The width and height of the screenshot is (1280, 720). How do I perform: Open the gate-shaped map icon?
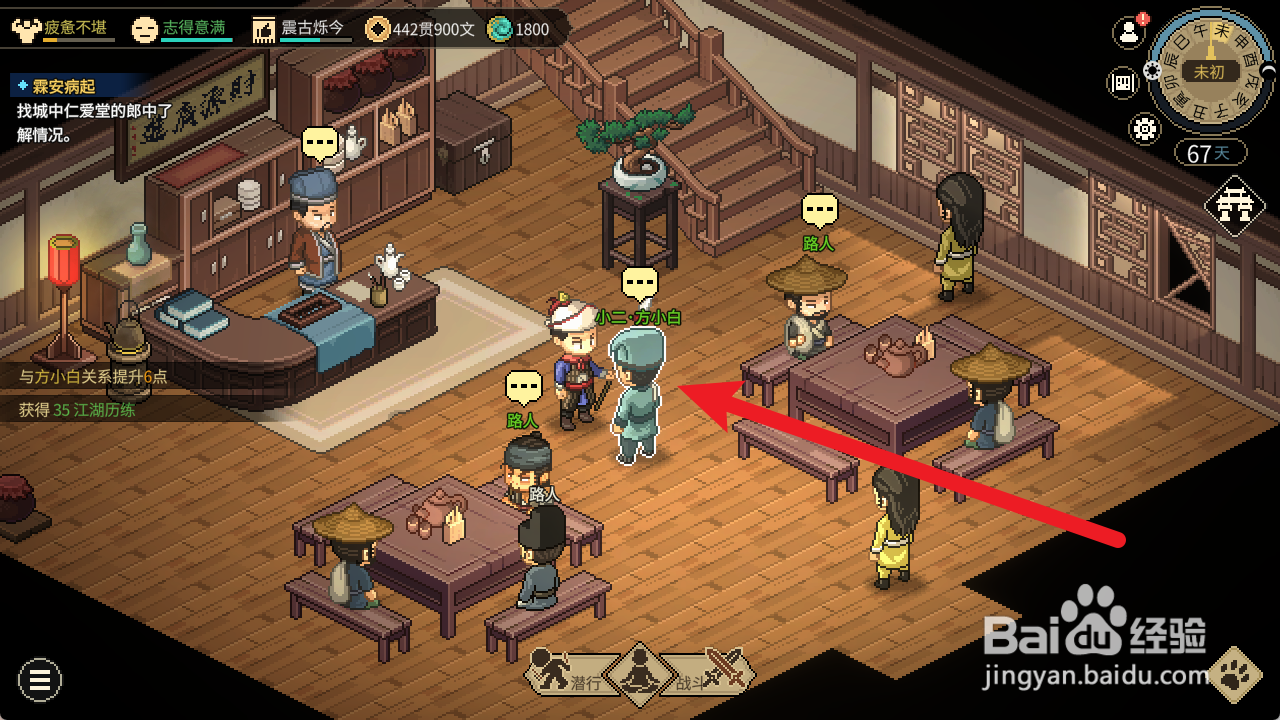point(1235,206)
